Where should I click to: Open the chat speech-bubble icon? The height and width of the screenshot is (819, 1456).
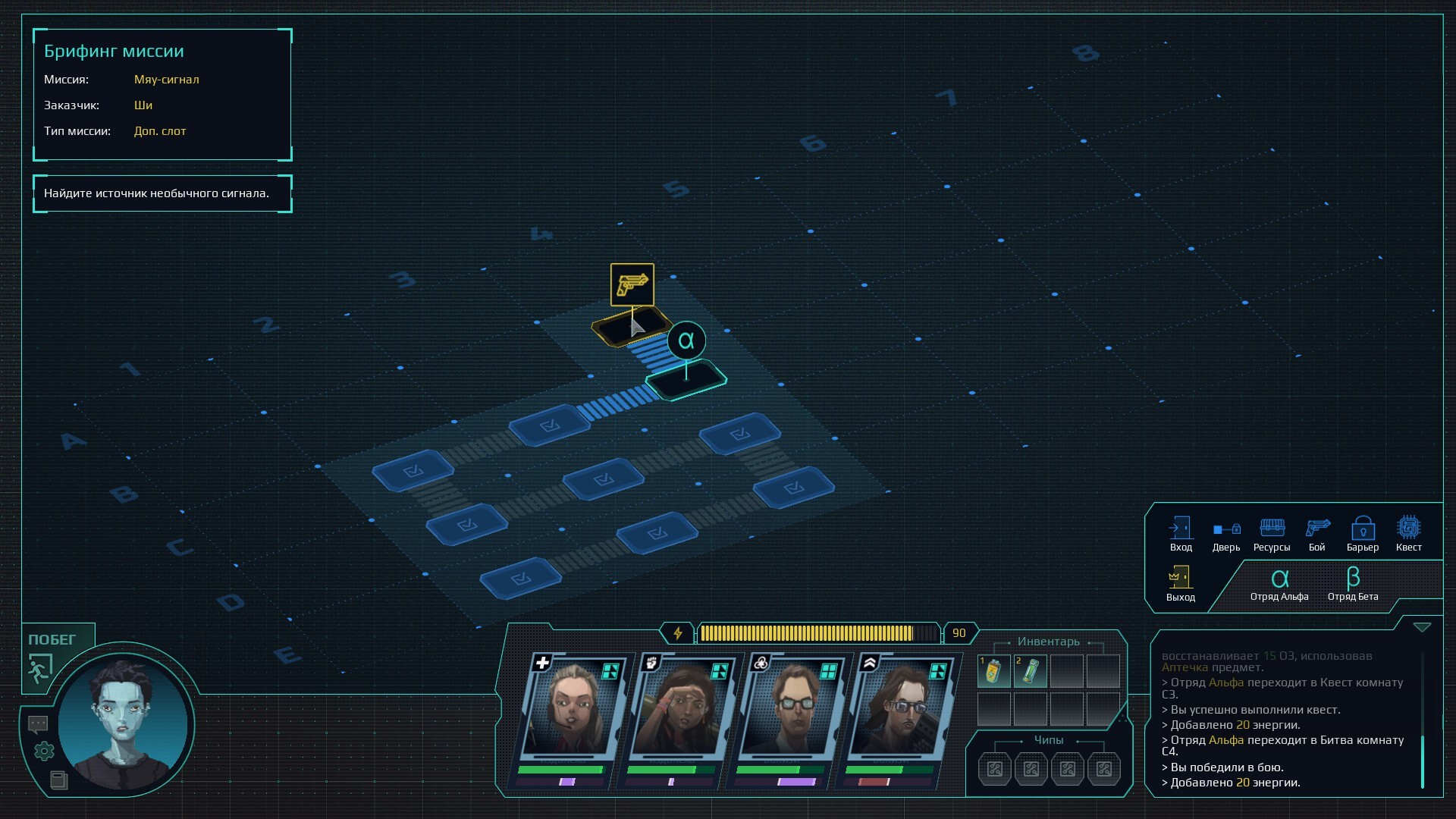[x=38, y=724]
